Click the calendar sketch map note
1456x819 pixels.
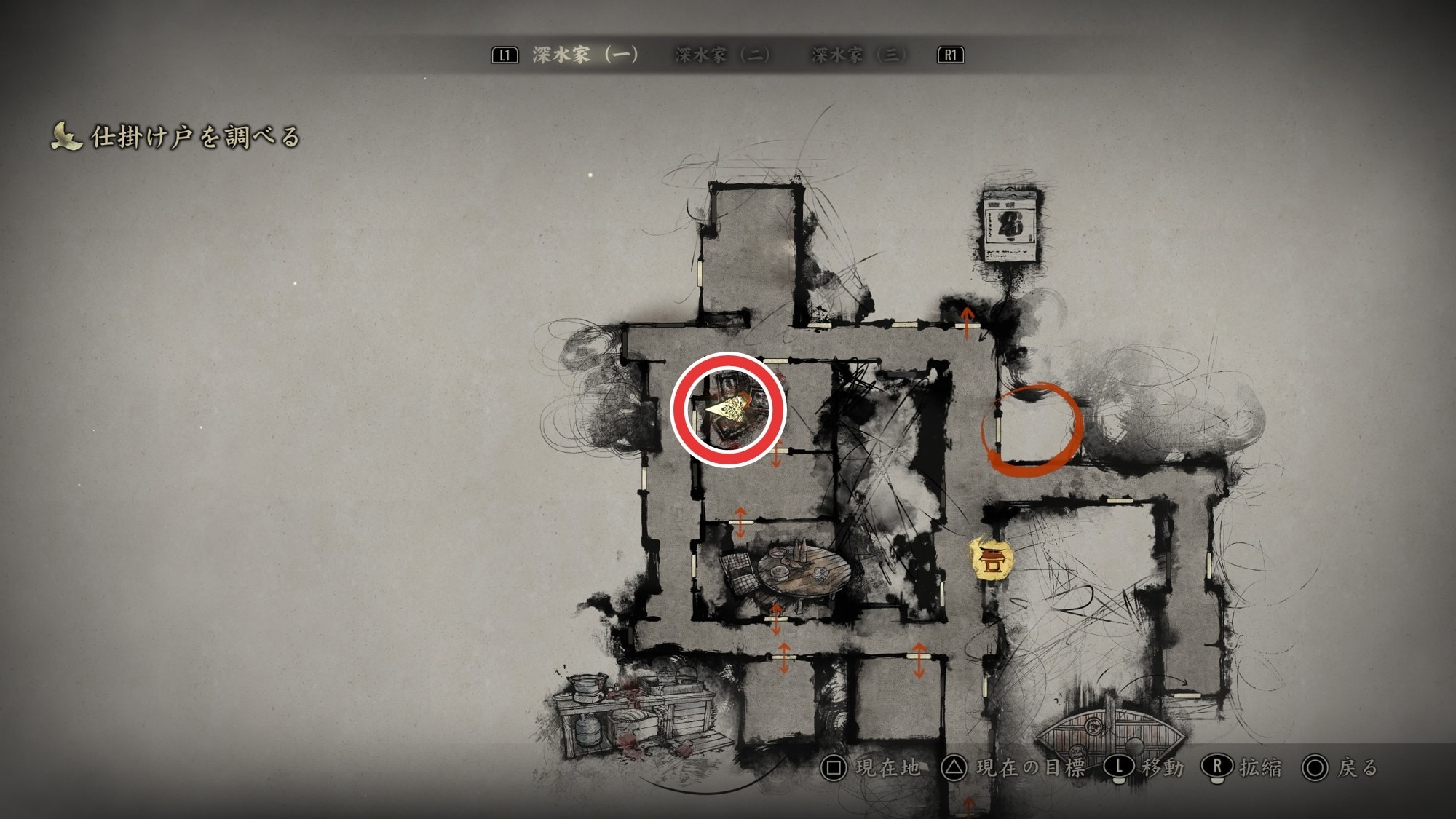(1010, 225)
